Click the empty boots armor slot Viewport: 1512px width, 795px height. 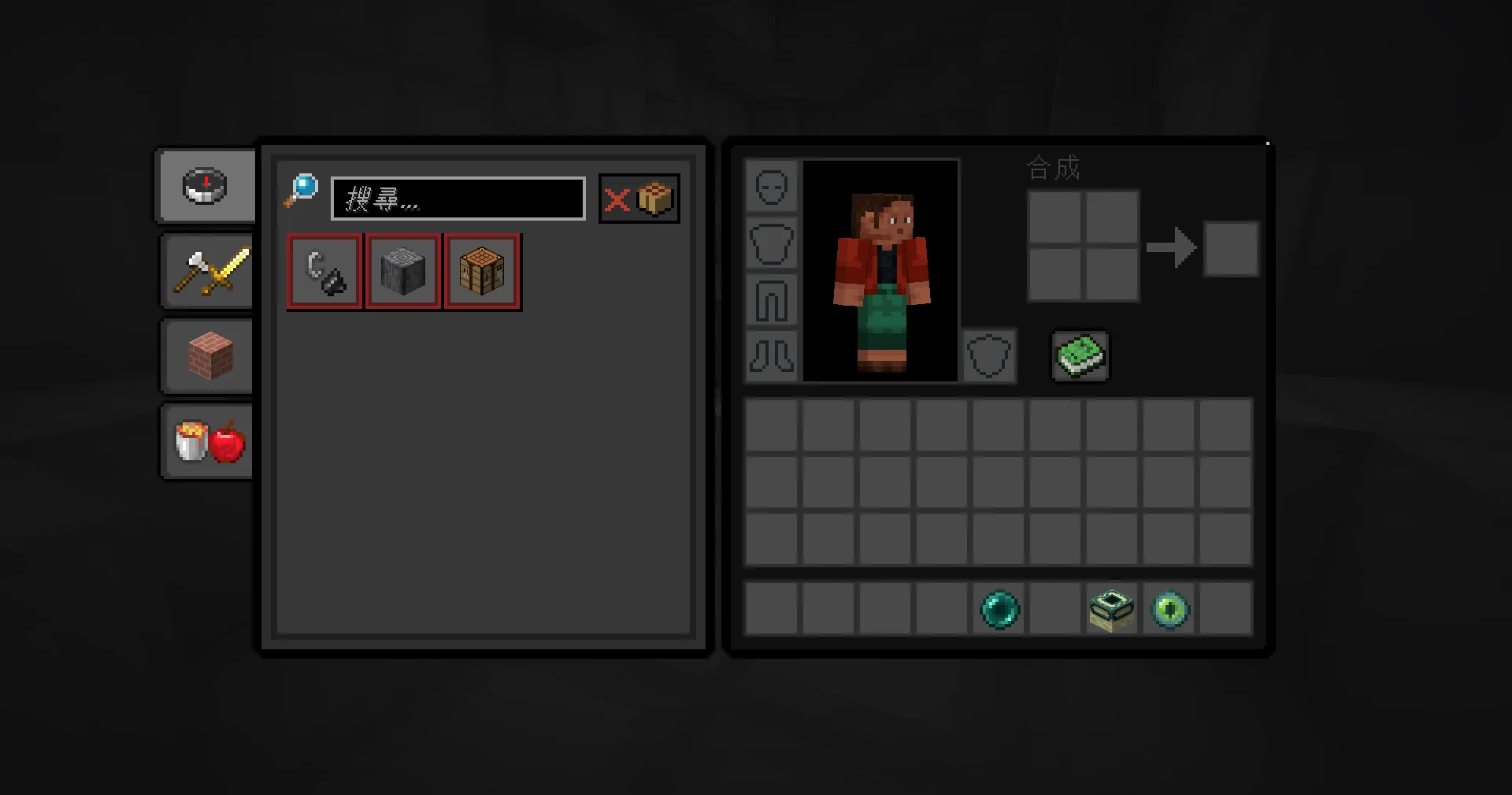pos(772,356)
